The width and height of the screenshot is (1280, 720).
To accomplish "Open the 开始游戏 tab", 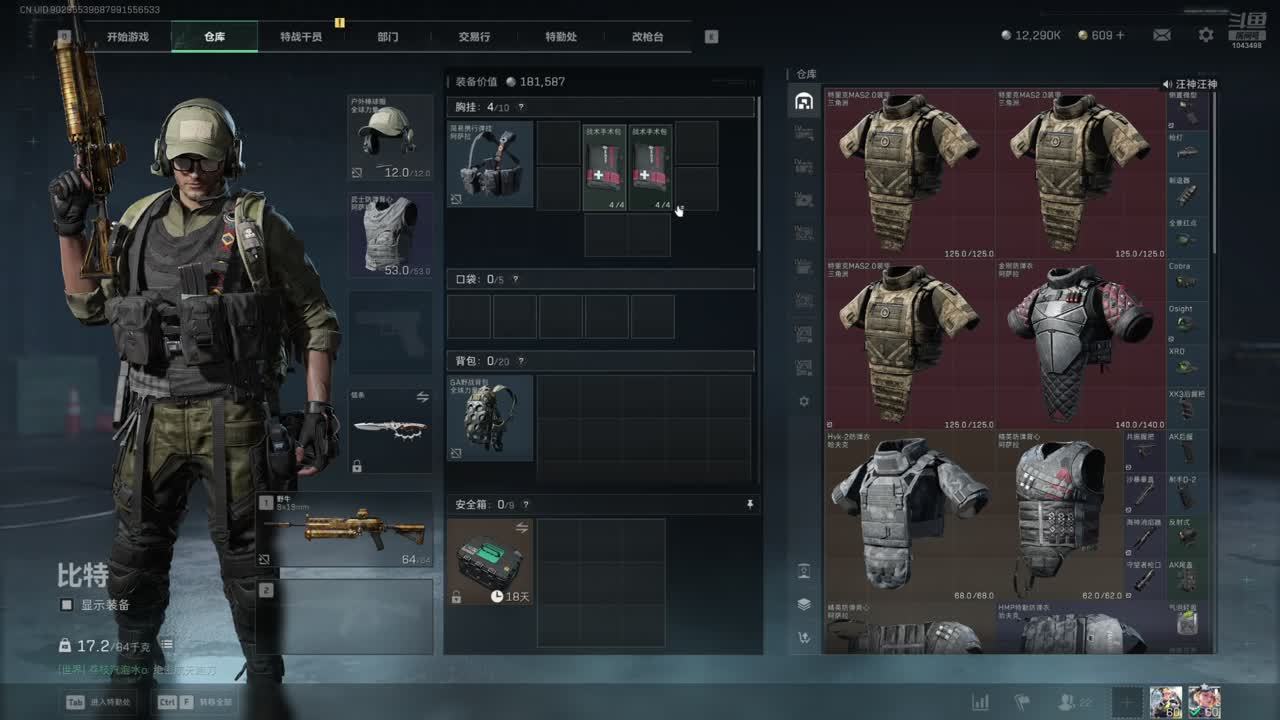I will pos(128,37).
